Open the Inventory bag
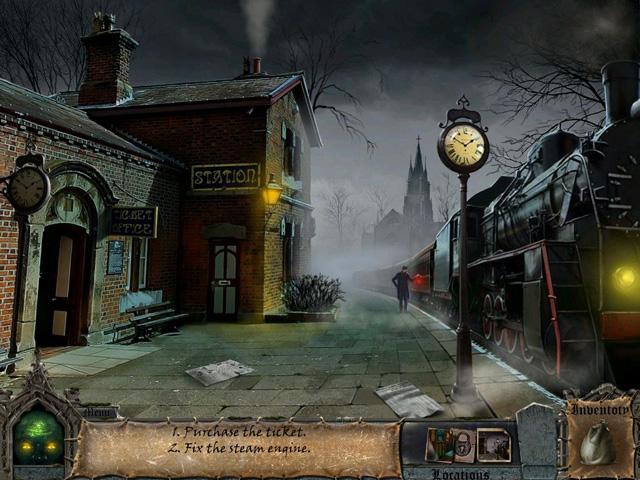Screen dimensions: 640x480 [x=598, y=441]
